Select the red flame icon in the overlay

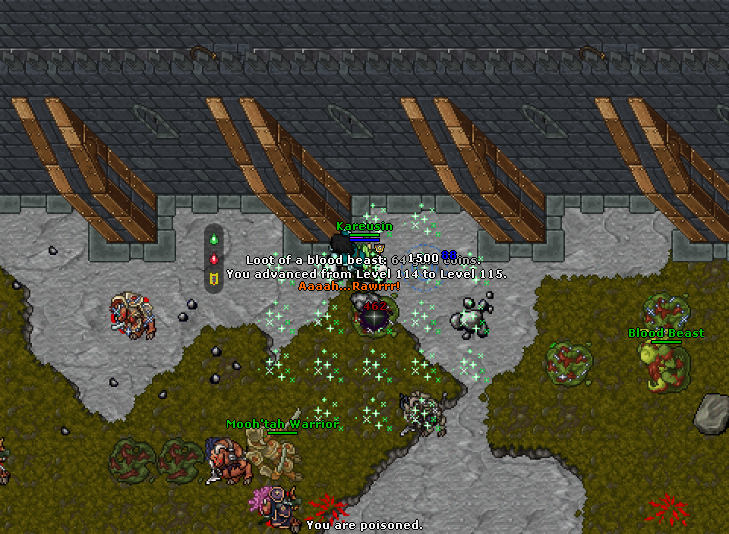[213, 258]
